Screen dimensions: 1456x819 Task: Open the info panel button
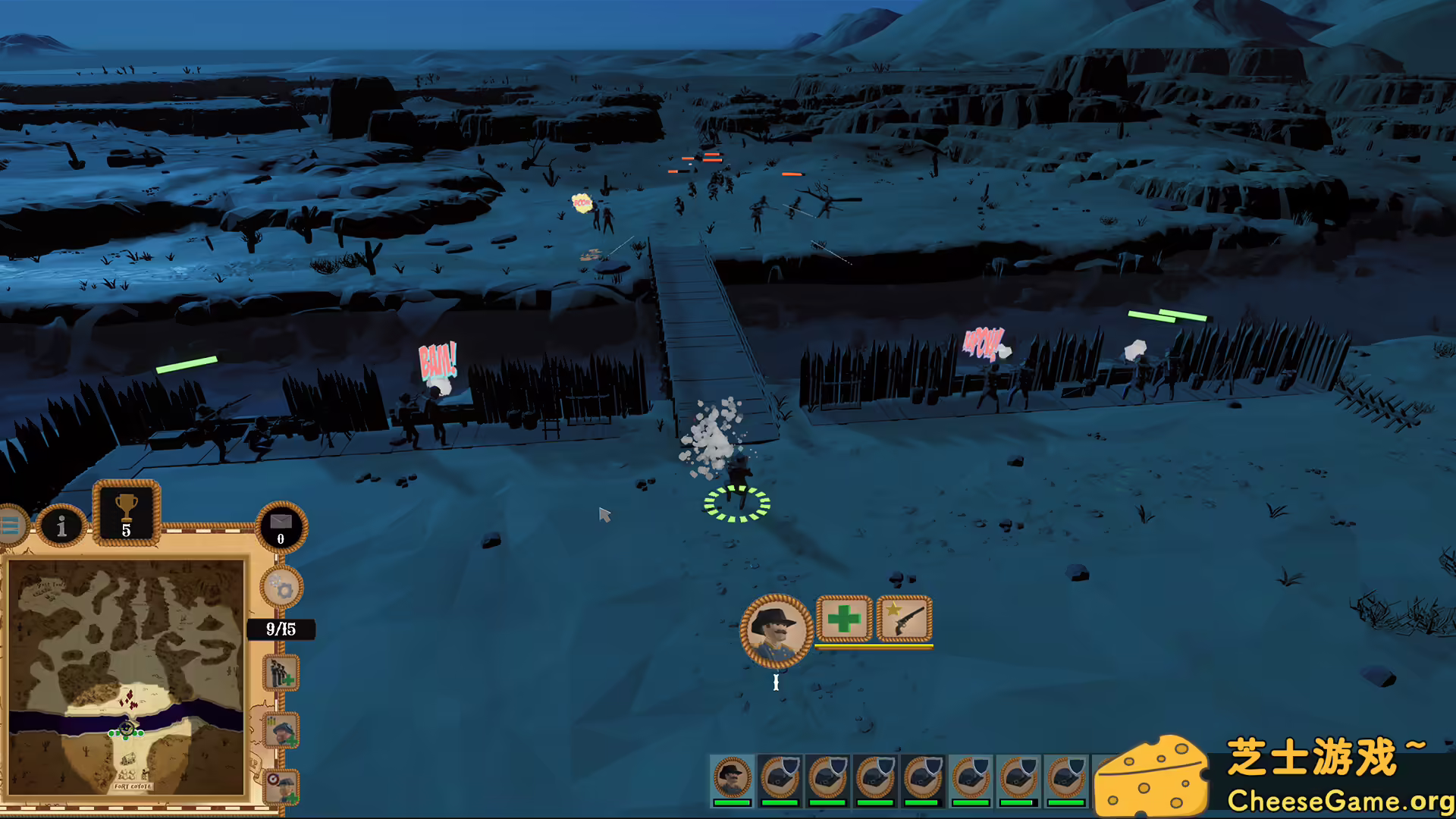click(61, 525)
